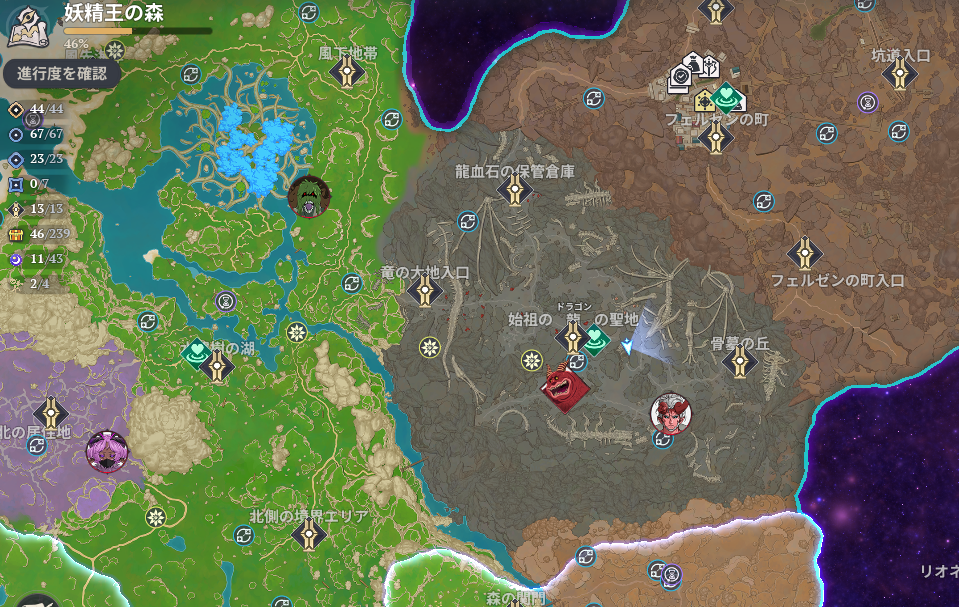Choose the 龍血石の保管倉庫 warp point
The height and width of the screenshot is (607, 959).
click(x=515, y=190)
